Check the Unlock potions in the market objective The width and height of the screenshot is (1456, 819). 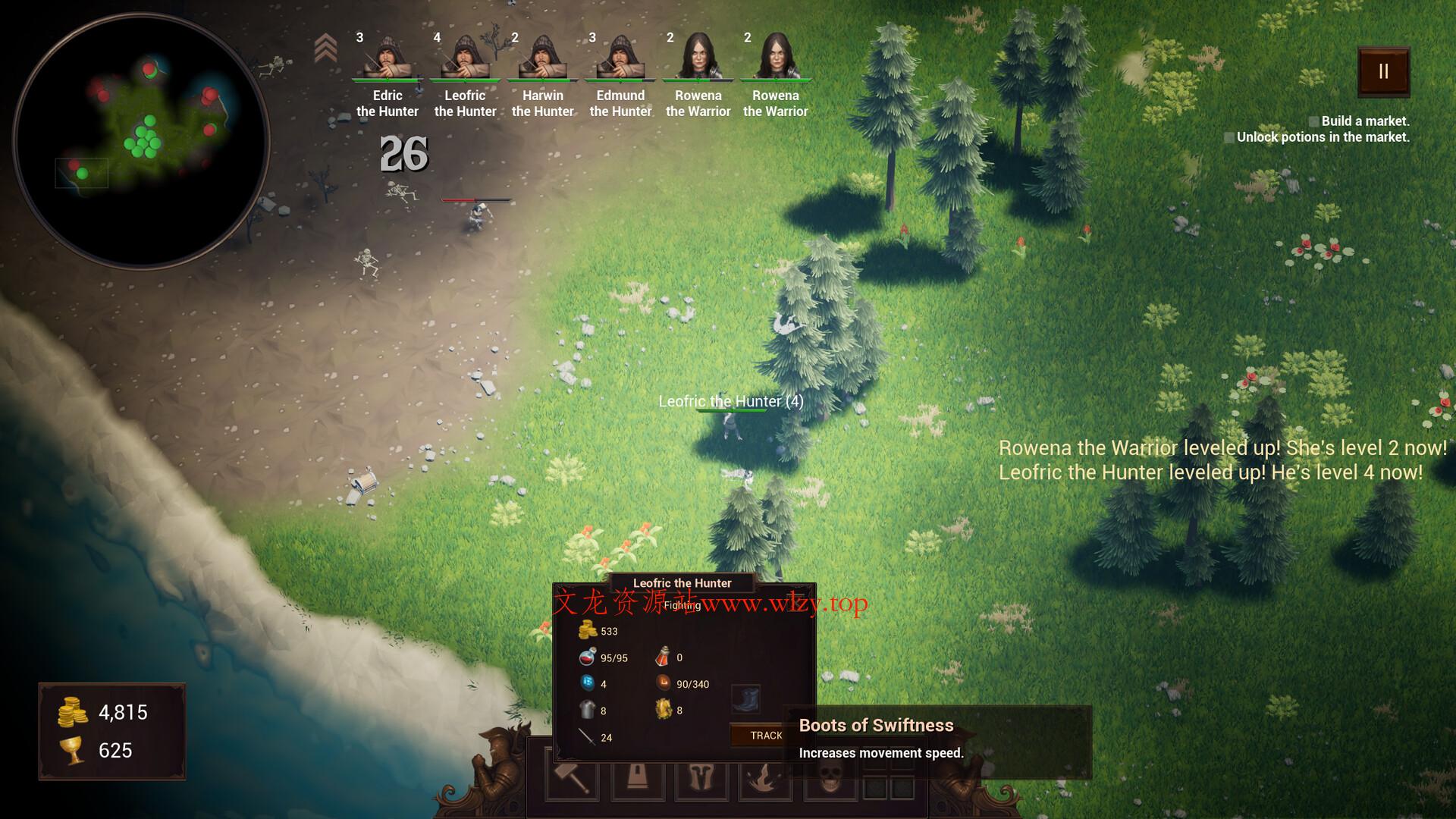tap(1229, 137)
